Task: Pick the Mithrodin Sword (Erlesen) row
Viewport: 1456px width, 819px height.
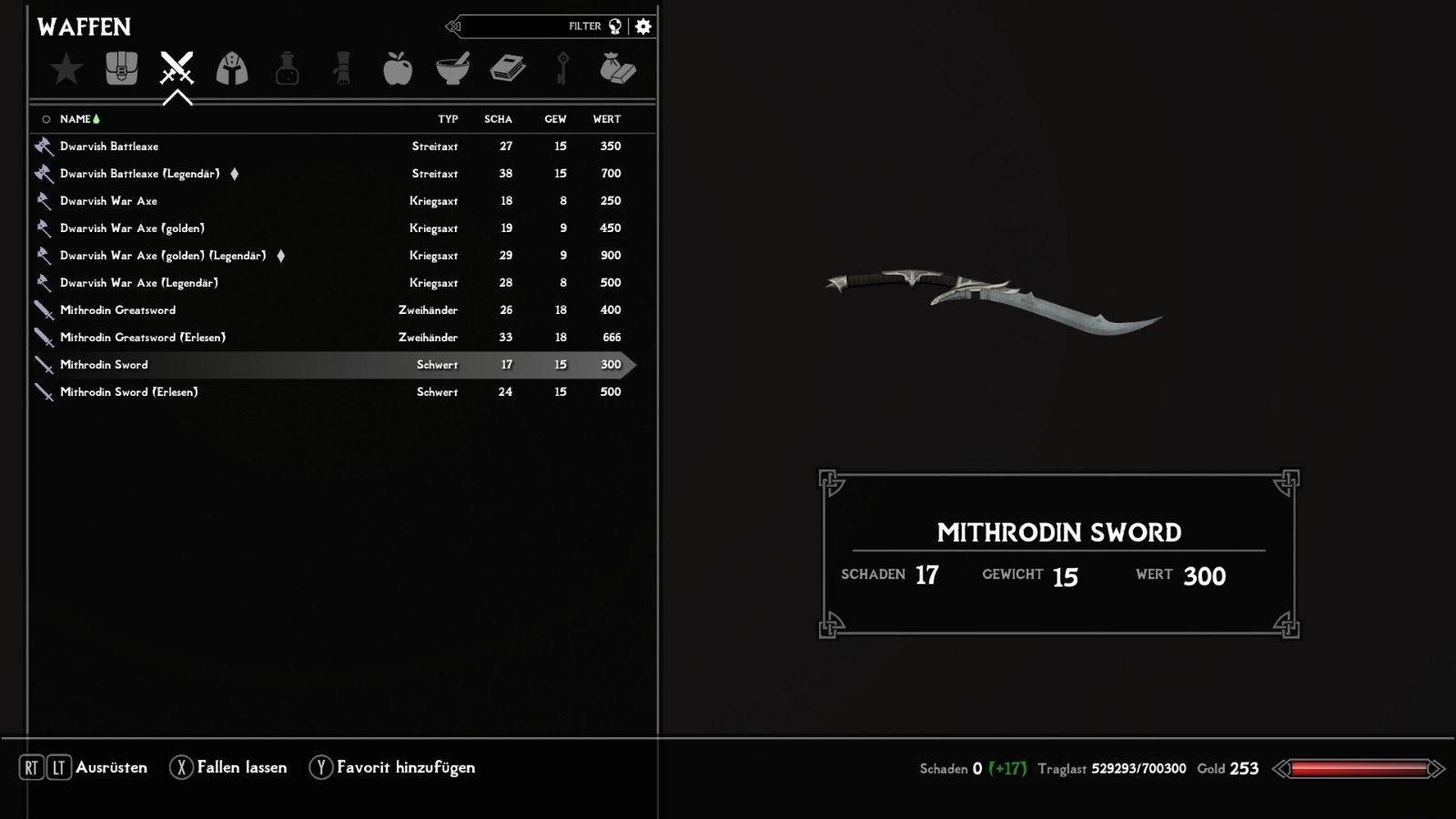Action: click(x=129, y=392)
